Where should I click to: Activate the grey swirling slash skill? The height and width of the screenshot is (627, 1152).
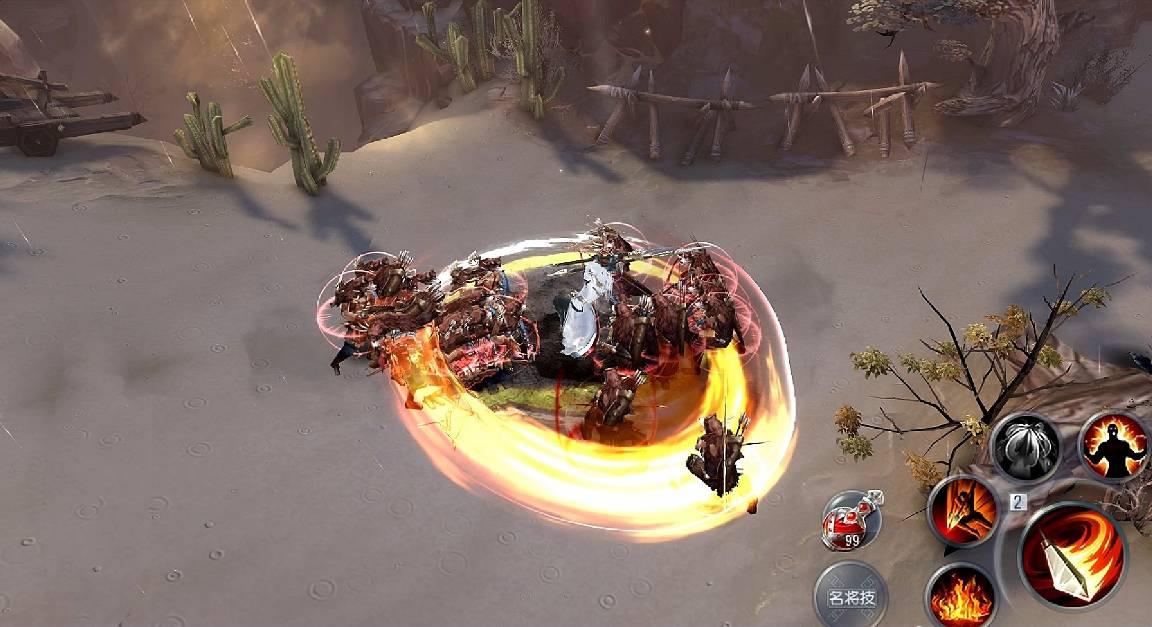point(1025,447)
